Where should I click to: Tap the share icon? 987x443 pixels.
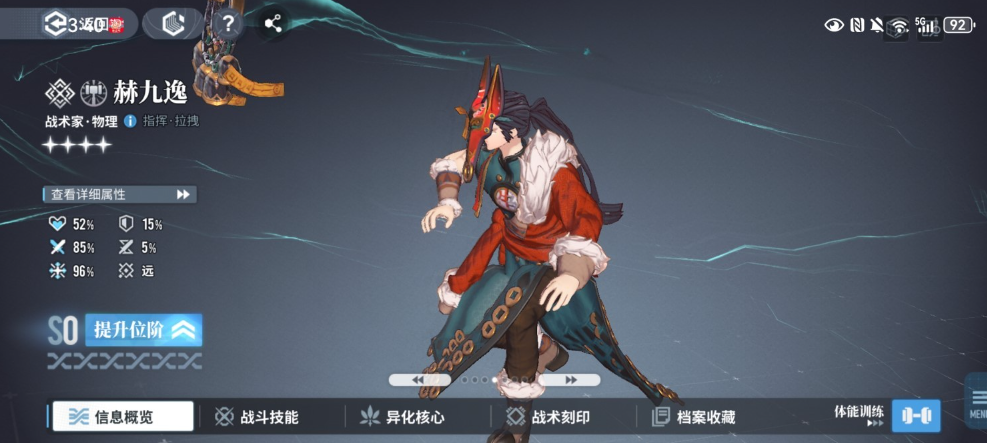[272, 23]
